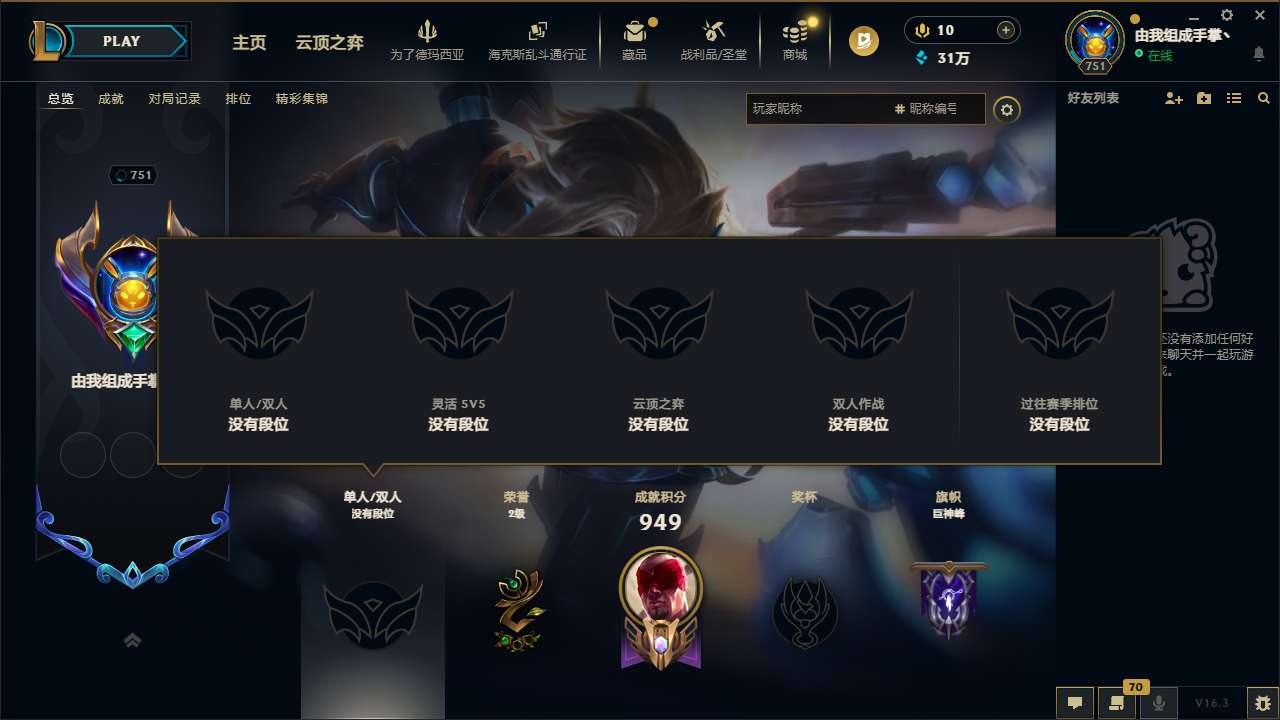Screen dimensions: 1280x720
Task: Search friends using the magnifier icon
Action: tap(1263, 98)
